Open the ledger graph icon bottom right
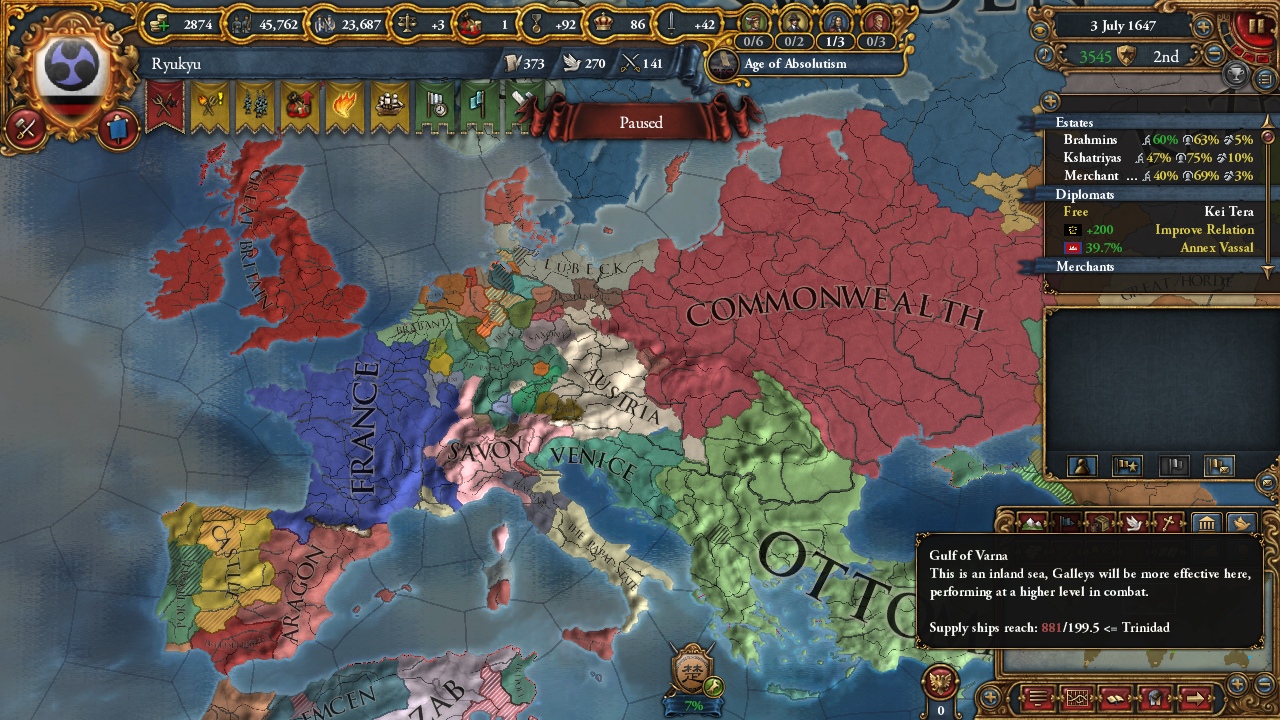The height and width of the screenshot is (720, 1280). coord(1077,698)
